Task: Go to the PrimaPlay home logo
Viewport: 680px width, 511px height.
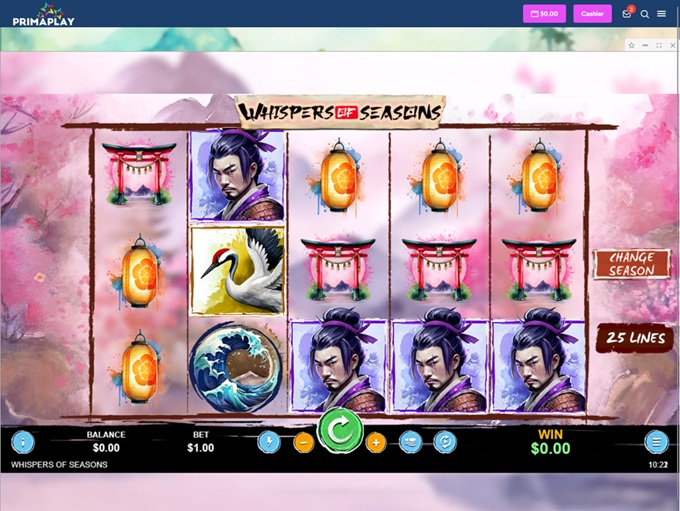Action: coord(44,14)
